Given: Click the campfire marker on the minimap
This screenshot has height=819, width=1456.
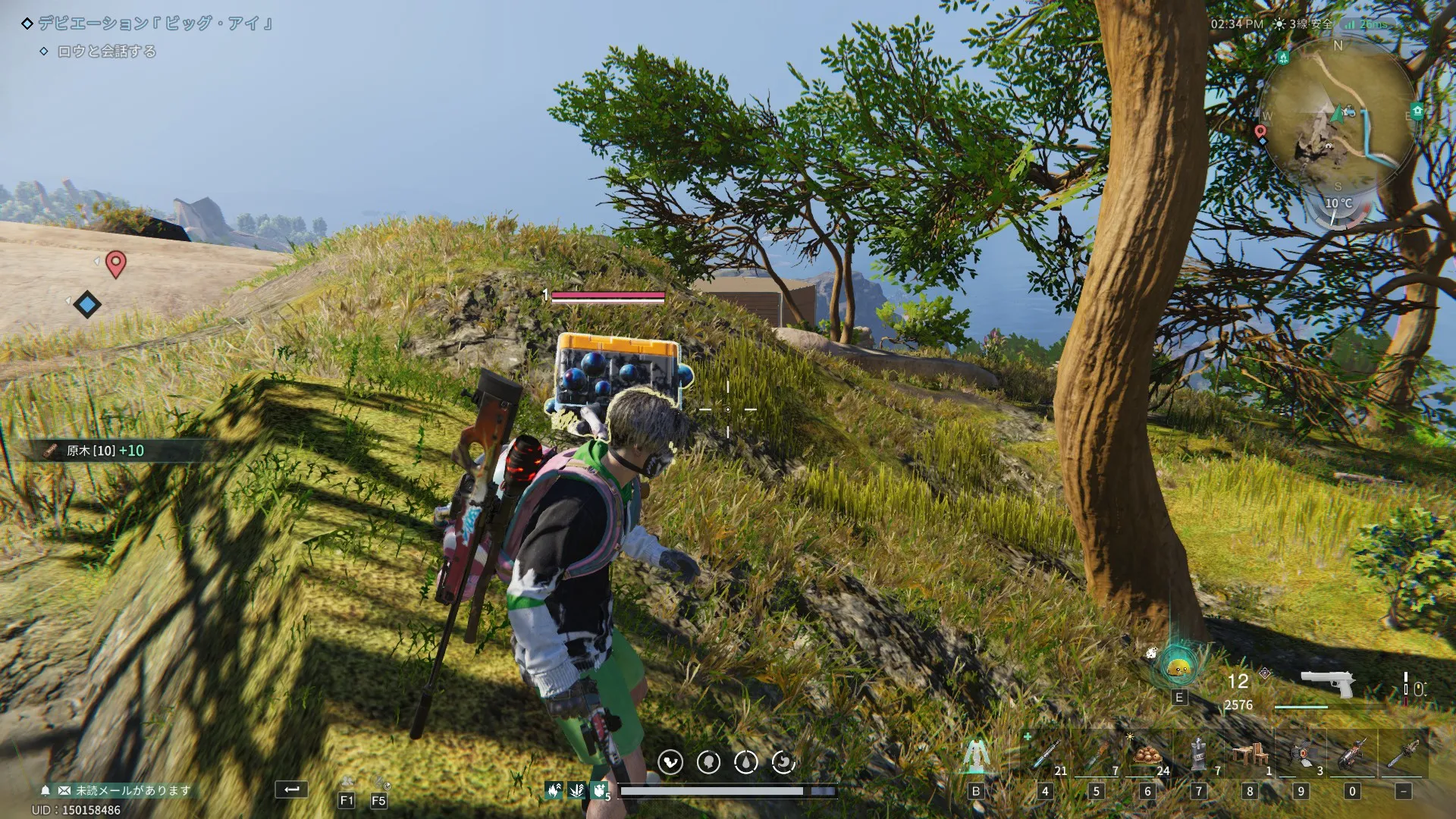Looking at the screenshot, I should [x=1282, y=58].
